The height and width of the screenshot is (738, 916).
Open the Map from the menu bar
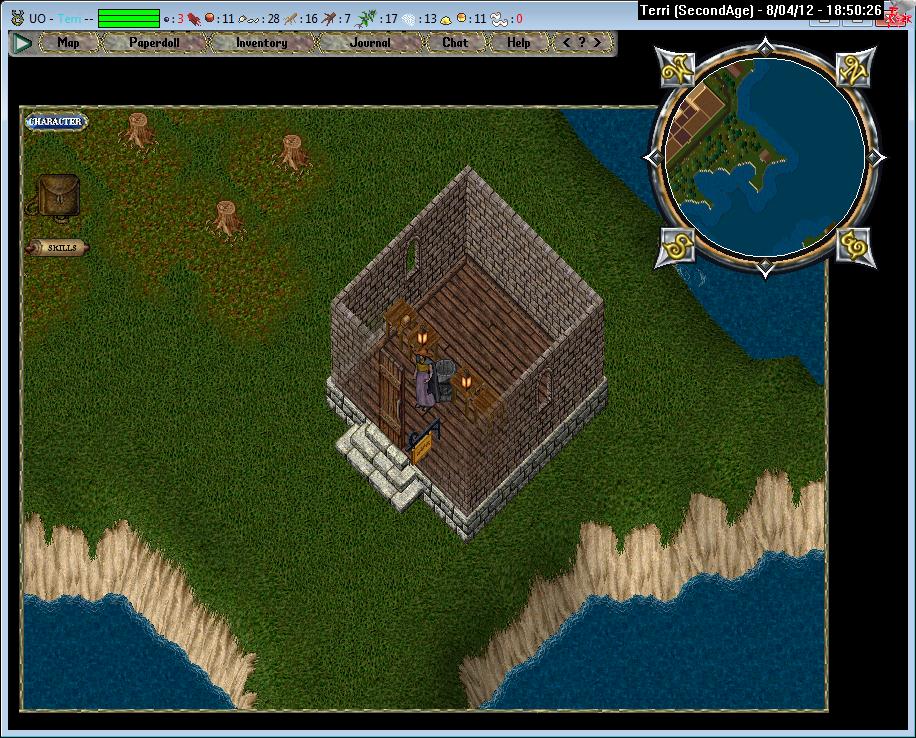tap(69, 43)
